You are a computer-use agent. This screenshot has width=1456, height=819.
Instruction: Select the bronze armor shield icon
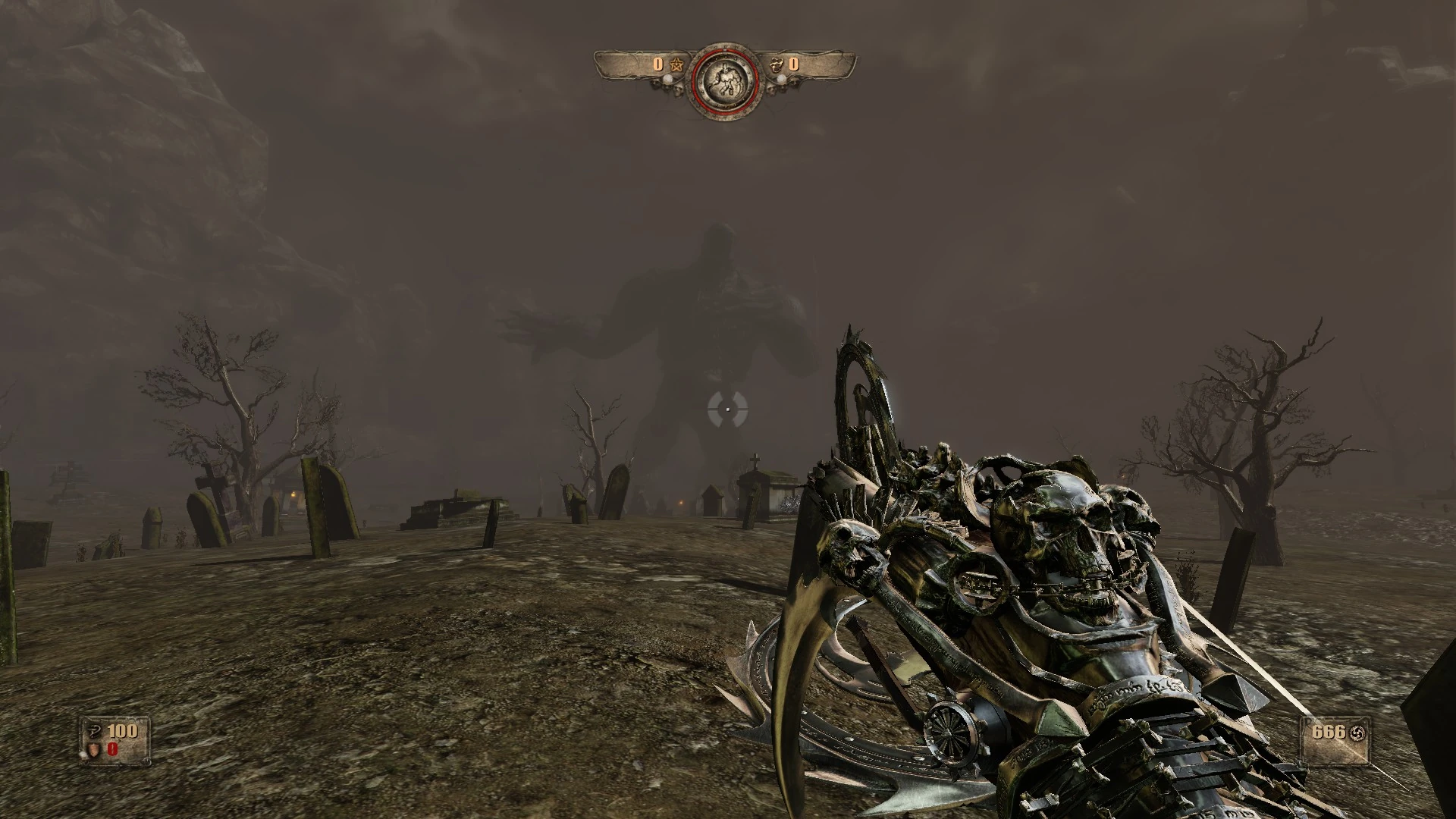[x=93, y=751]
